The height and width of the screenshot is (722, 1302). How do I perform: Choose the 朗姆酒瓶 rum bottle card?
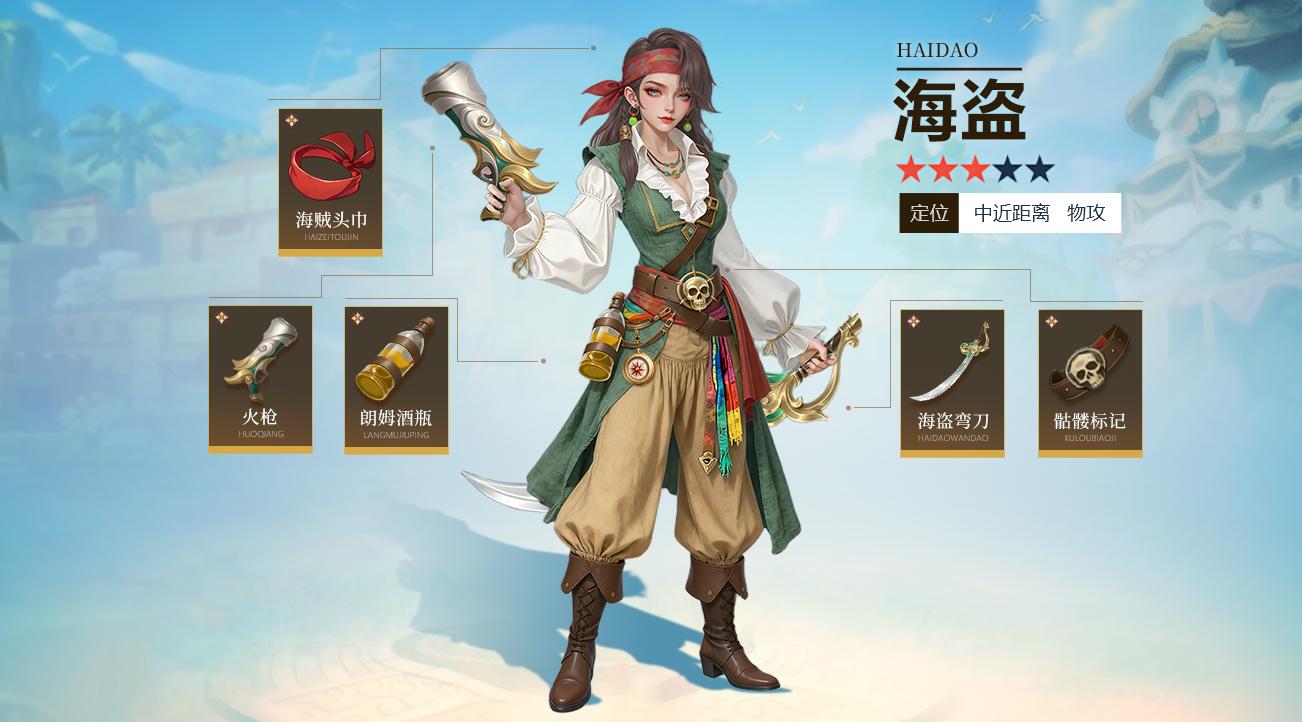click(396, 378)
